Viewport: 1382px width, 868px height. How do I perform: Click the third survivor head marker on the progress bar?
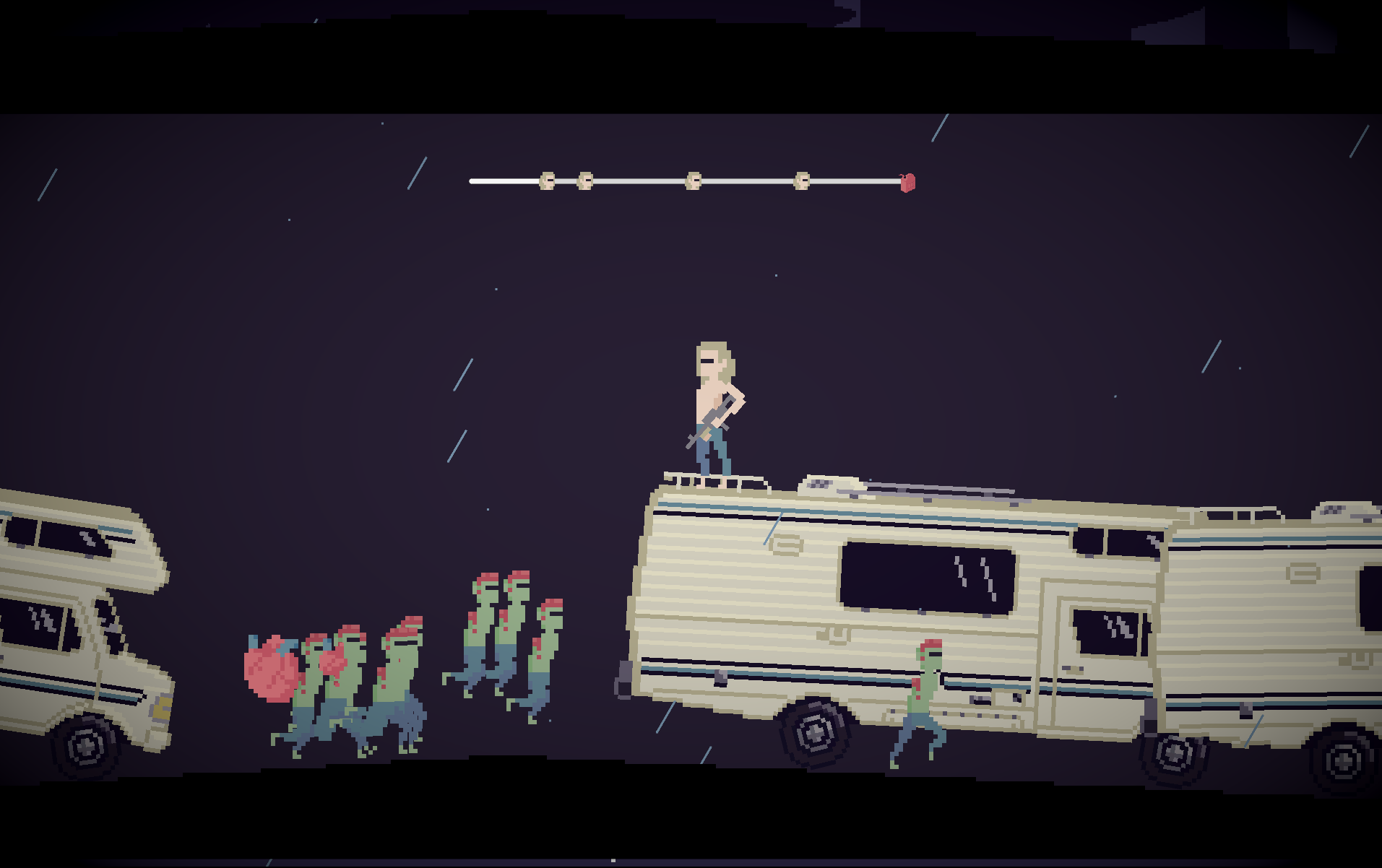pos(695,181)
